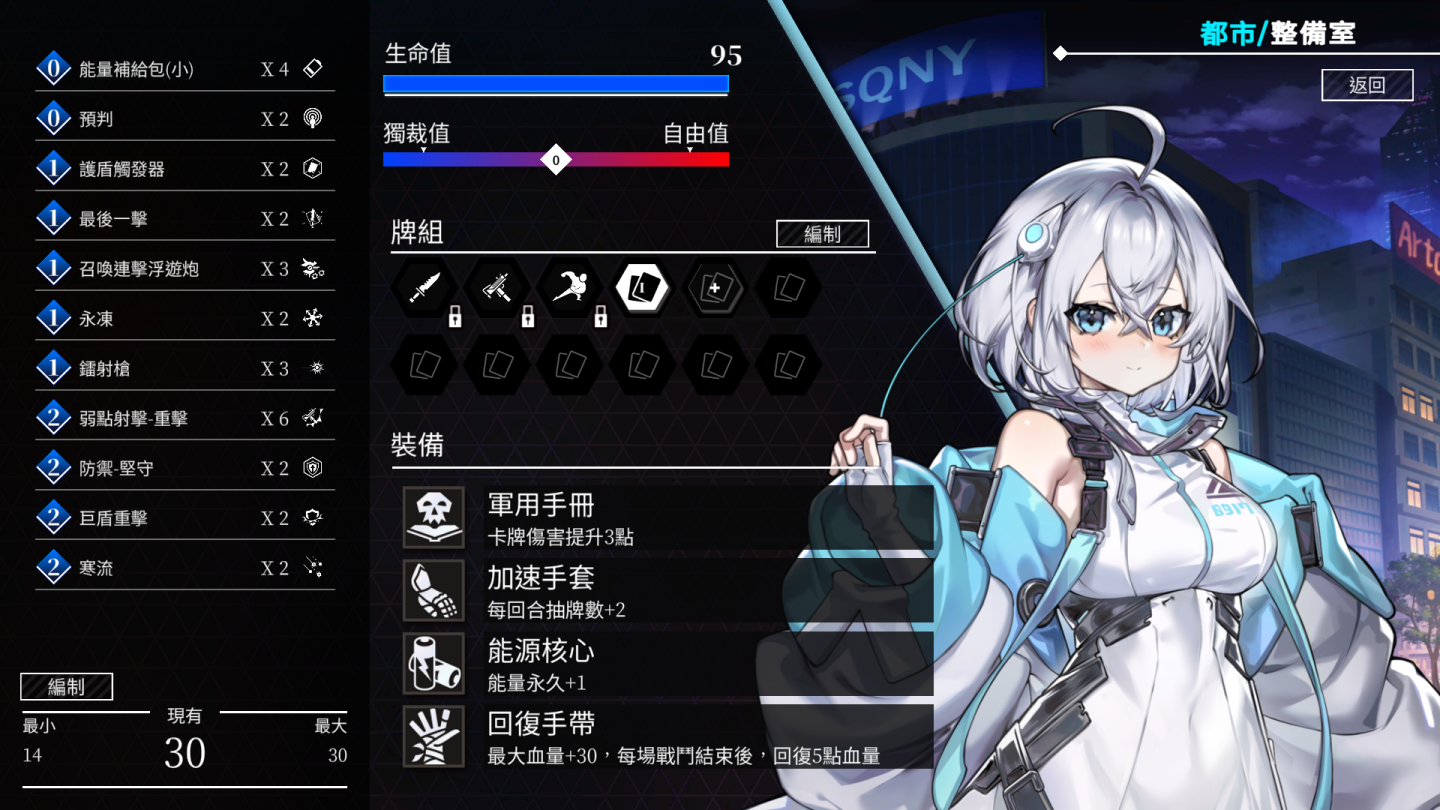Screen dimensions: 1440x810
Task: Choose the 永凍 card row
Action: [x=185, y=319]
